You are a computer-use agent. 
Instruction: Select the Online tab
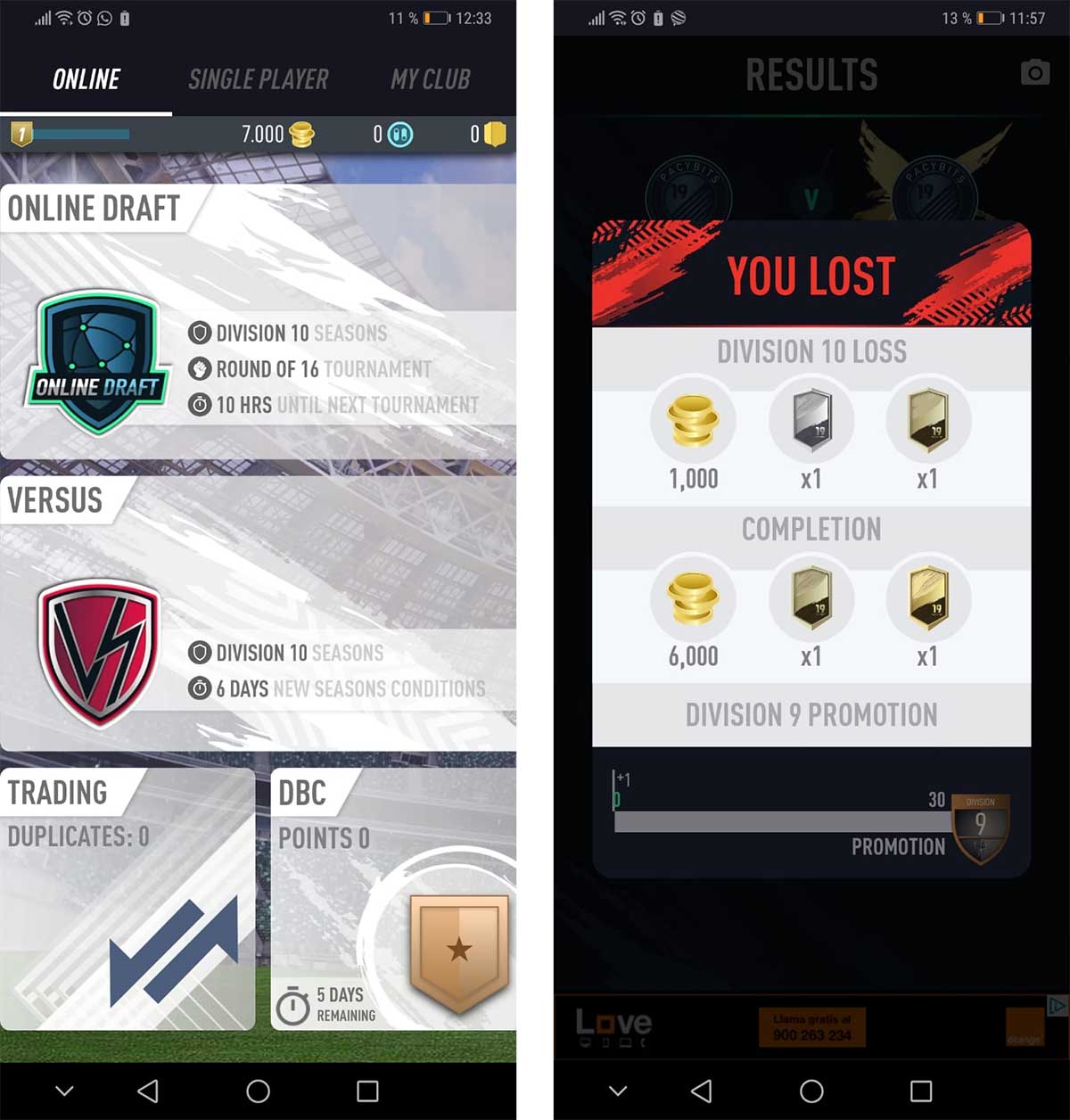coord(86,79)
